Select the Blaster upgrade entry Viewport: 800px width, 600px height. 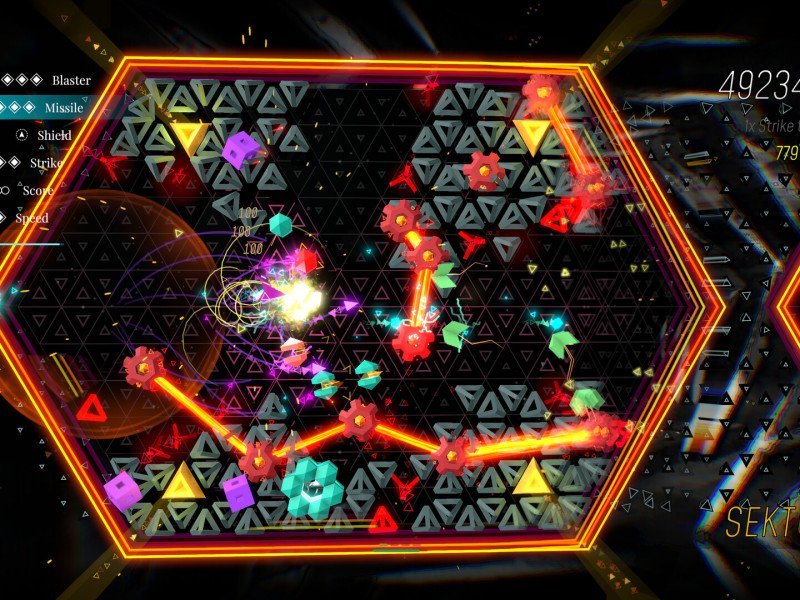(x=70, y=80)
